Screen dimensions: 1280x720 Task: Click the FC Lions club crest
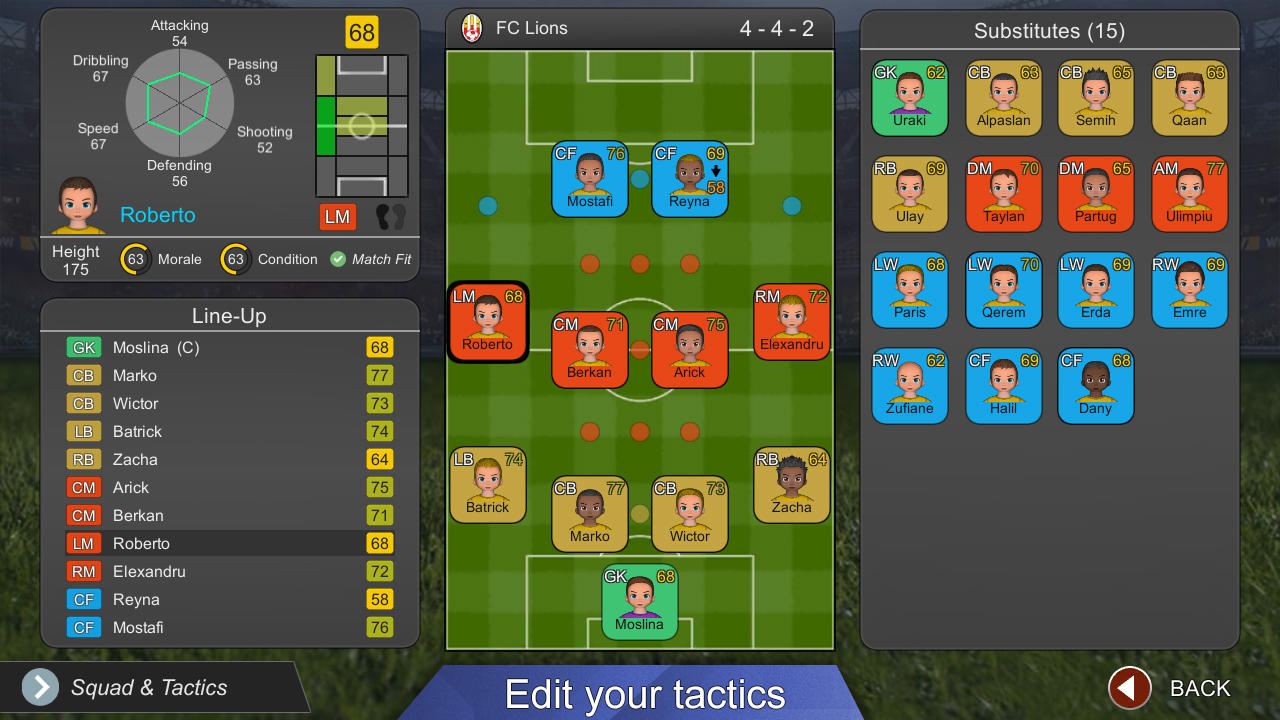[471, 28]
